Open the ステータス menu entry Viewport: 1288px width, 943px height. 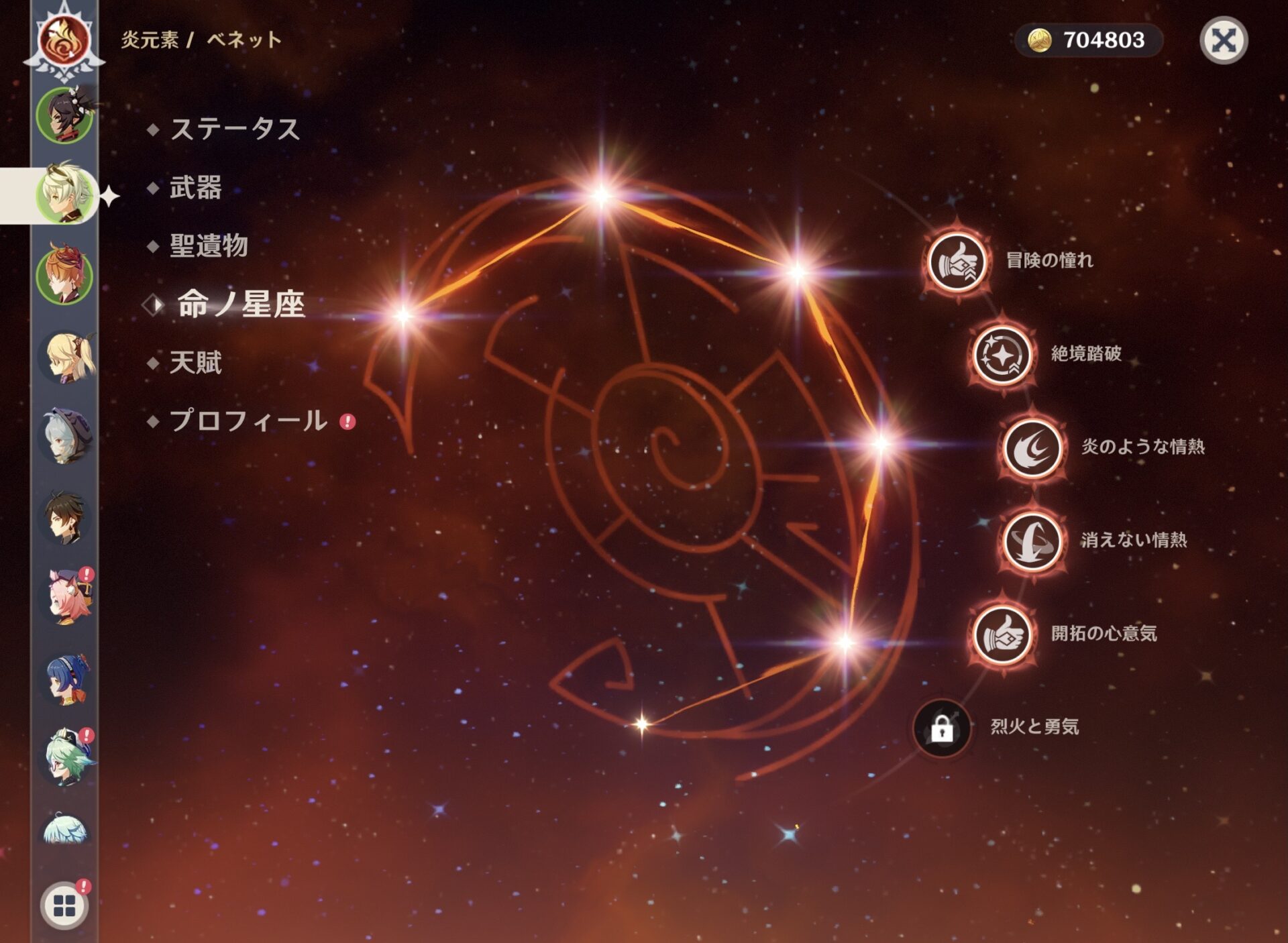[x=234, y=129]
